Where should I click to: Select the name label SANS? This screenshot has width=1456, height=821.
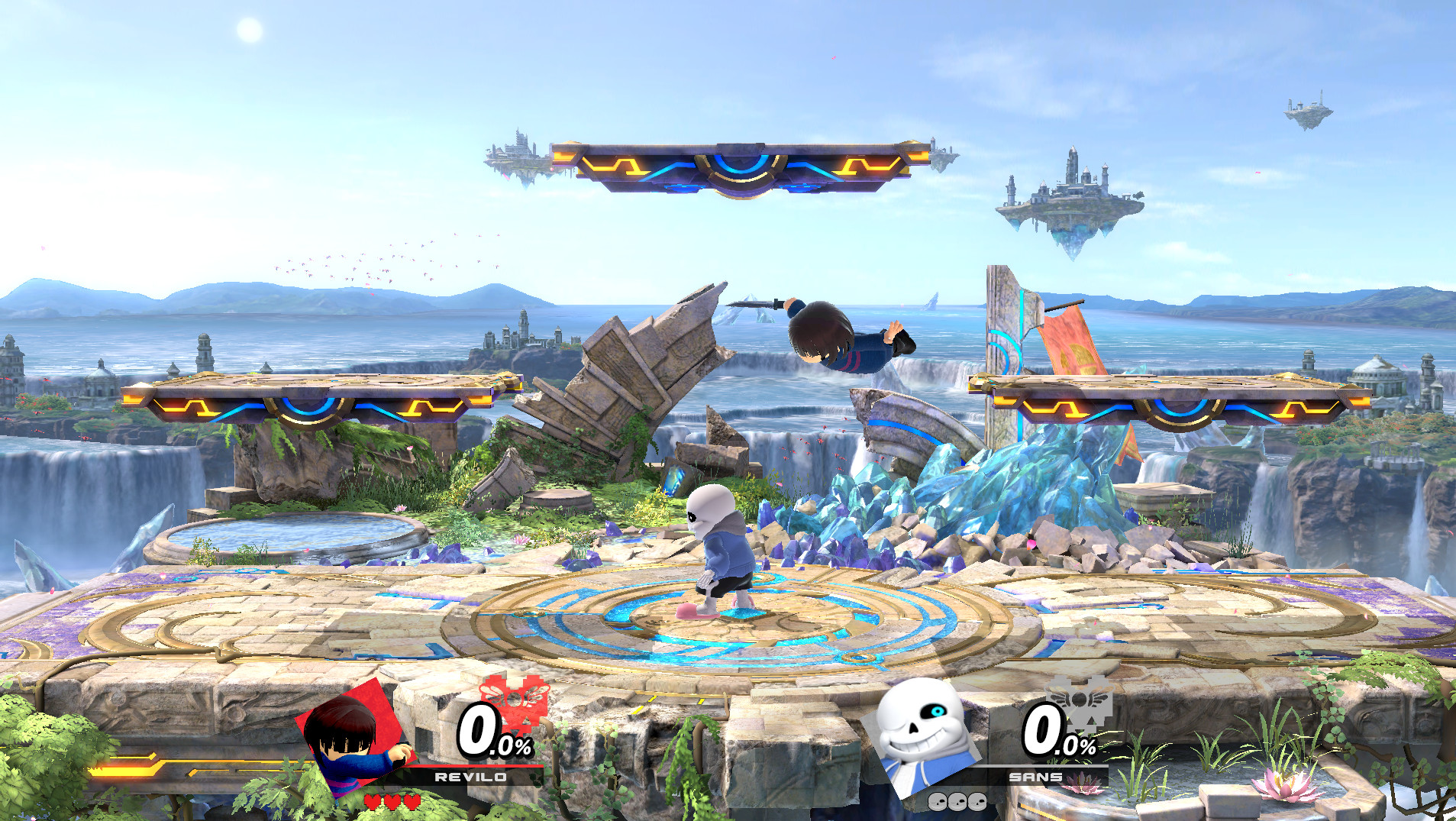(x=1035, y=777)
